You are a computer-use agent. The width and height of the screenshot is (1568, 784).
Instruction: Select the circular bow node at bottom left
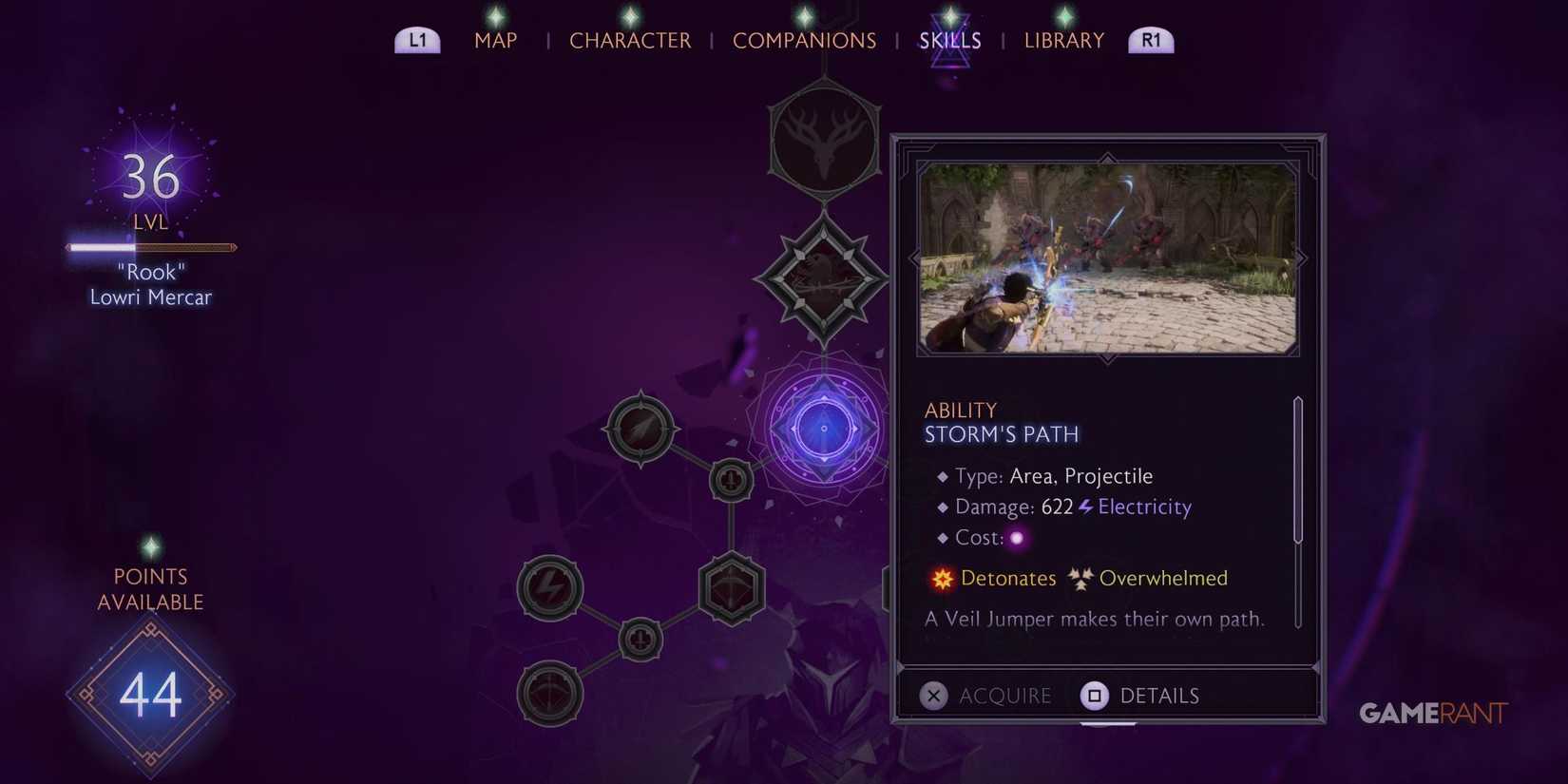pyautogui.click(x=548, y=692)
